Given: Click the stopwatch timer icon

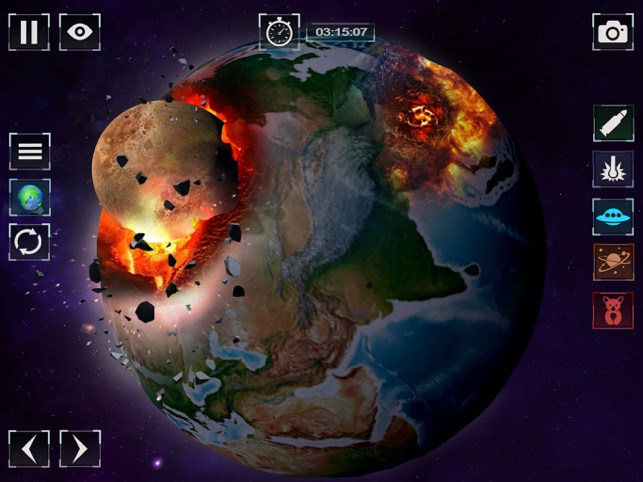Looking at the screenshot, I should tap(279, 32).
